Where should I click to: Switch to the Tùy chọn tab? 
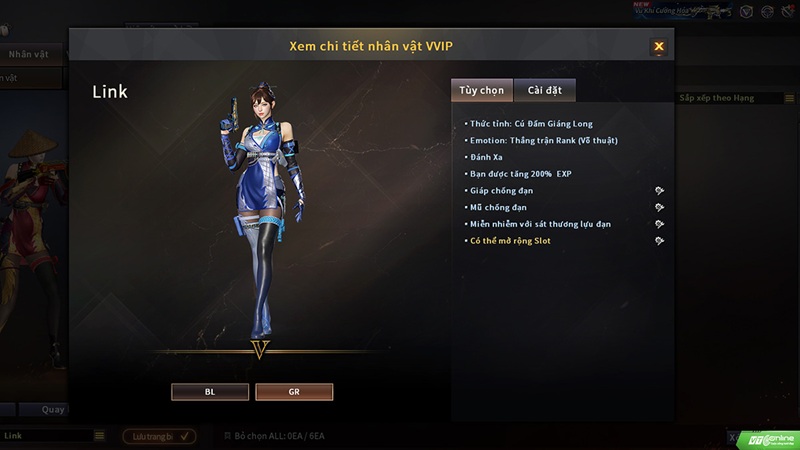click(481, 90)
